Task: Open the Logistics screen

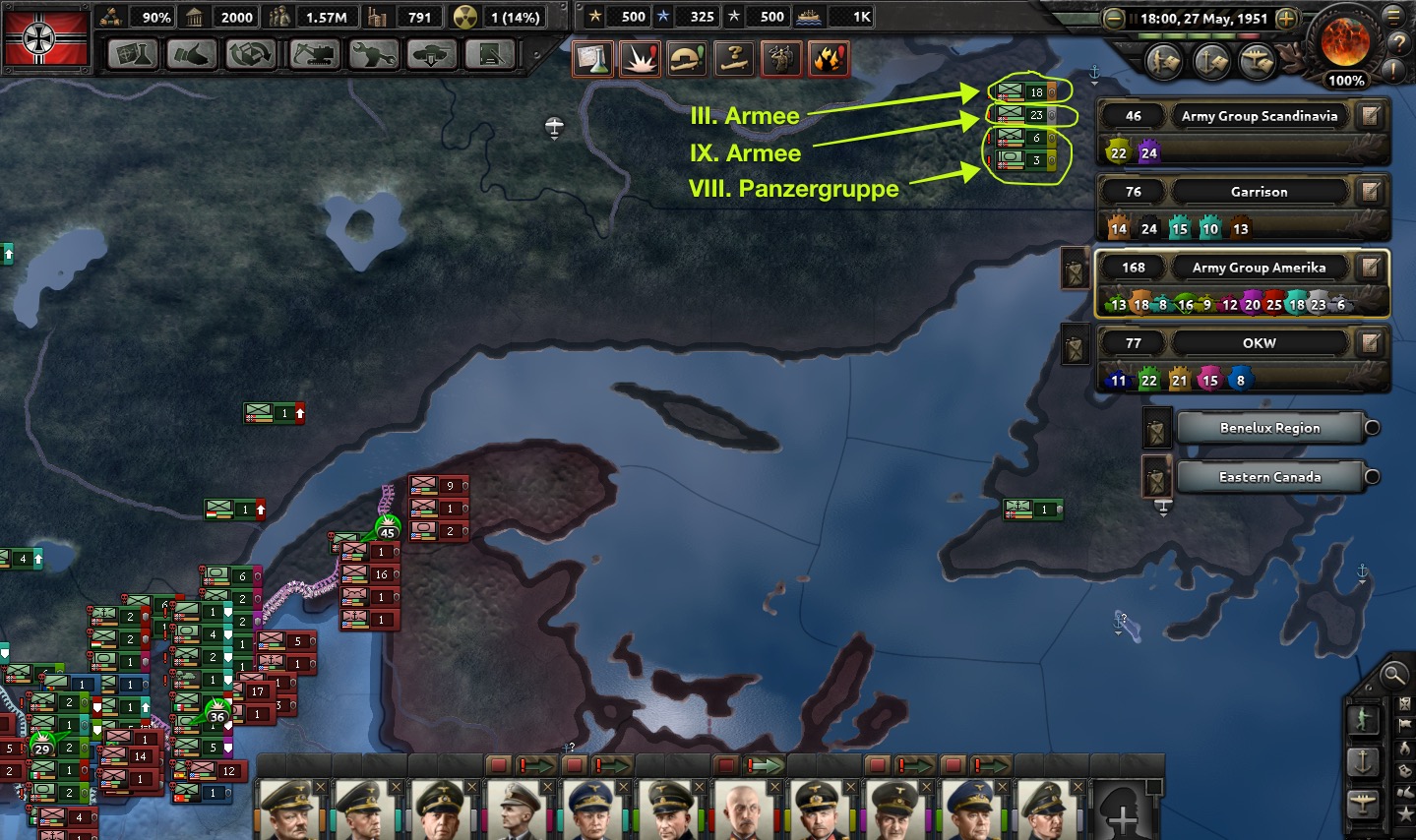Action: pos(490,54)
